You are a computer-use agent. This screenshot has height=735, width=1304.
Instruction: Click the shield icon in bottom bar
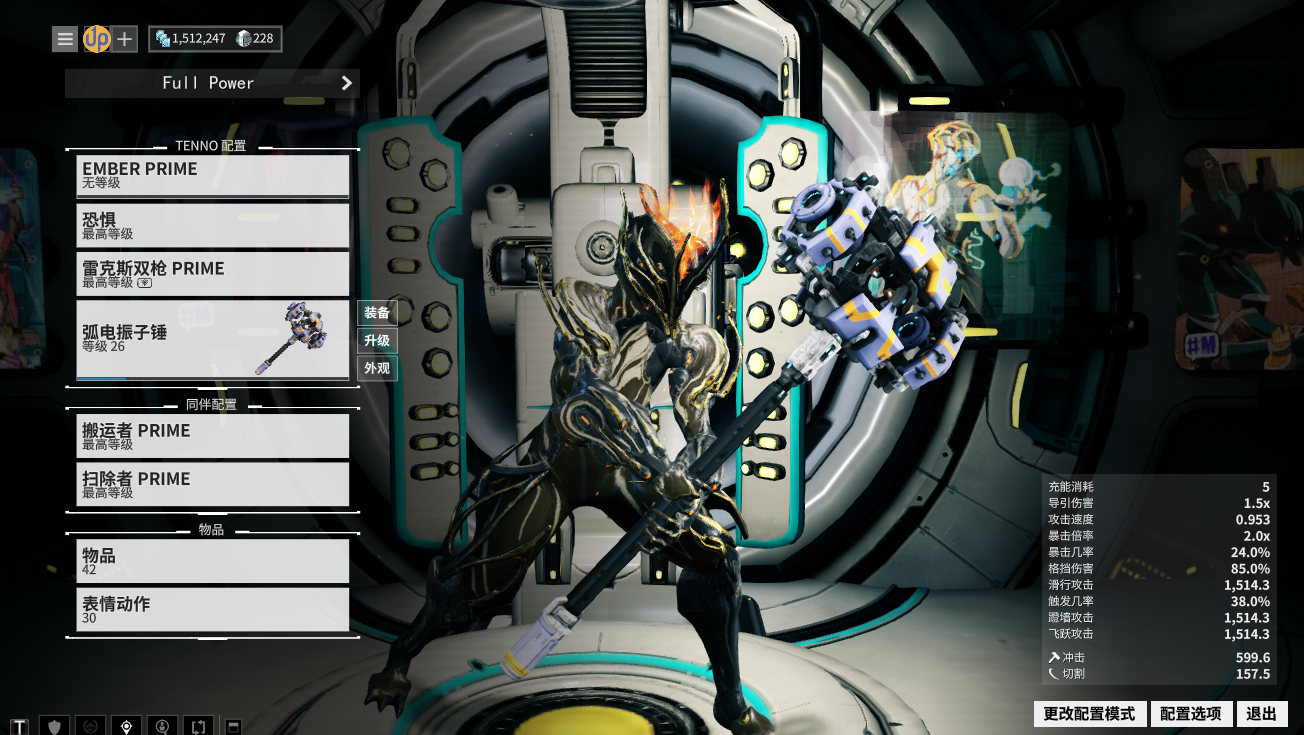[x=56, y=726]
